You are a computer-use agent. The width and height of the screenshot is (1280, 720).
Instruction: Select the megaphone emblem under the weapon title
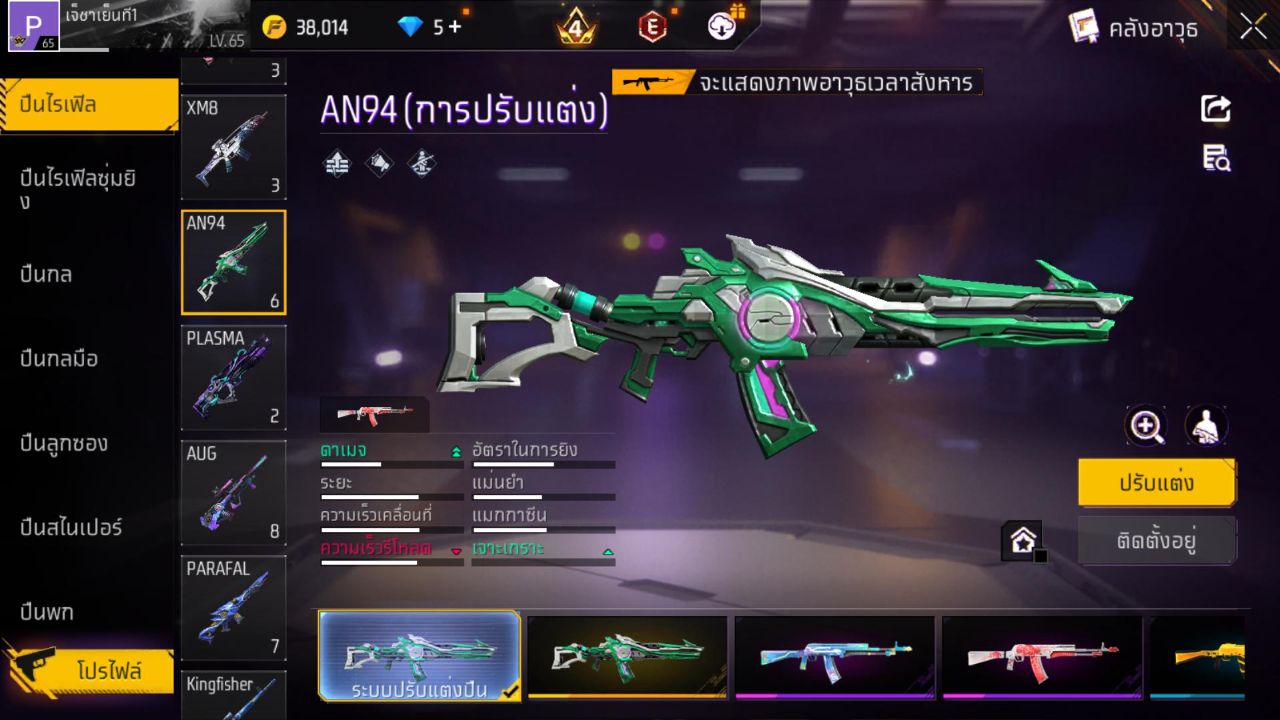point(379,163)
